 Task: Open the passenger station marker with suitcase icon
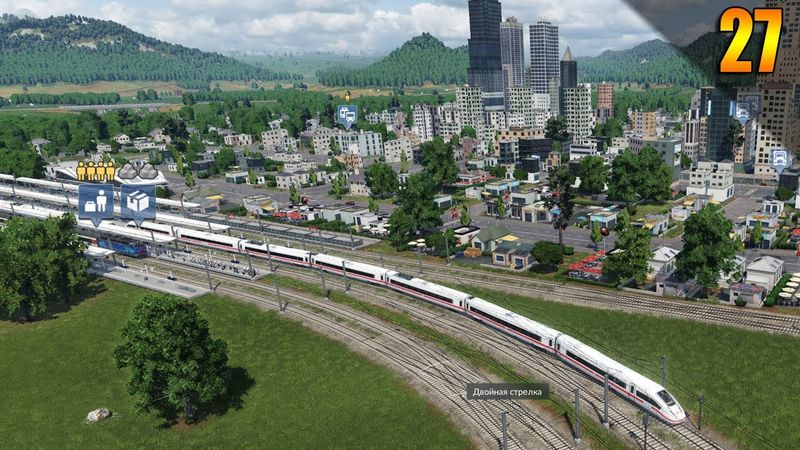[95, 200]
